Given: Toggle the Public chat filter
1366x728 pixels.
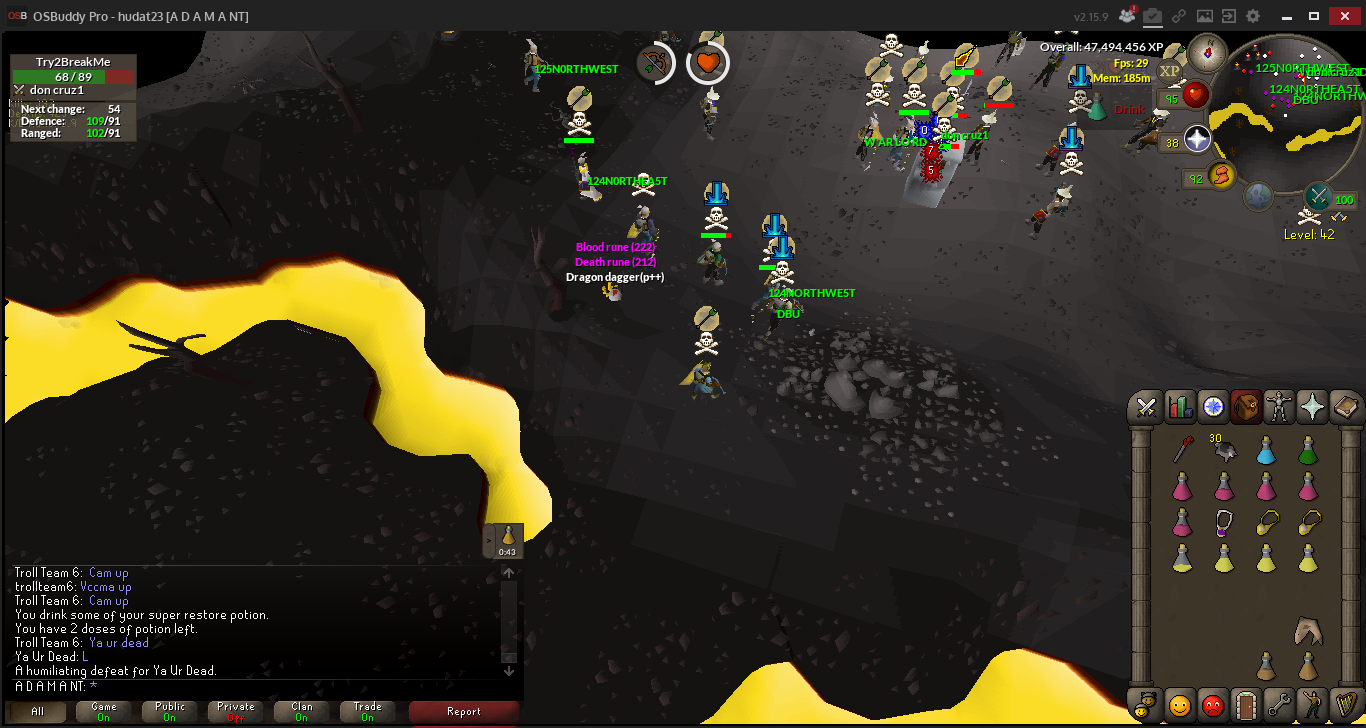Looking at the screenshot, I should coord(170,711).
